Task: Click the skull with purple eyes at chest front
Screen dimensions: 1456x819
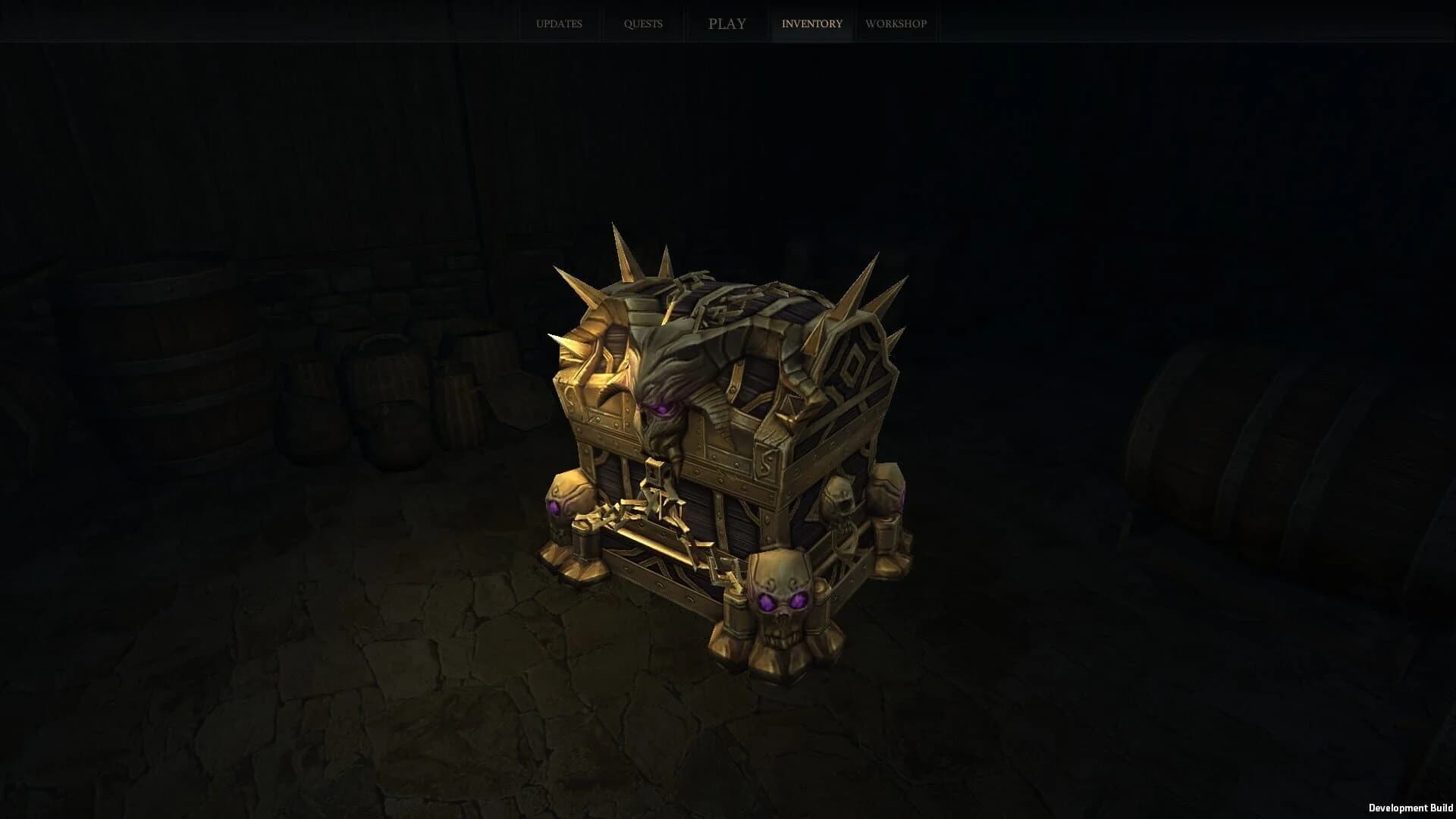Action: point(781,607)
